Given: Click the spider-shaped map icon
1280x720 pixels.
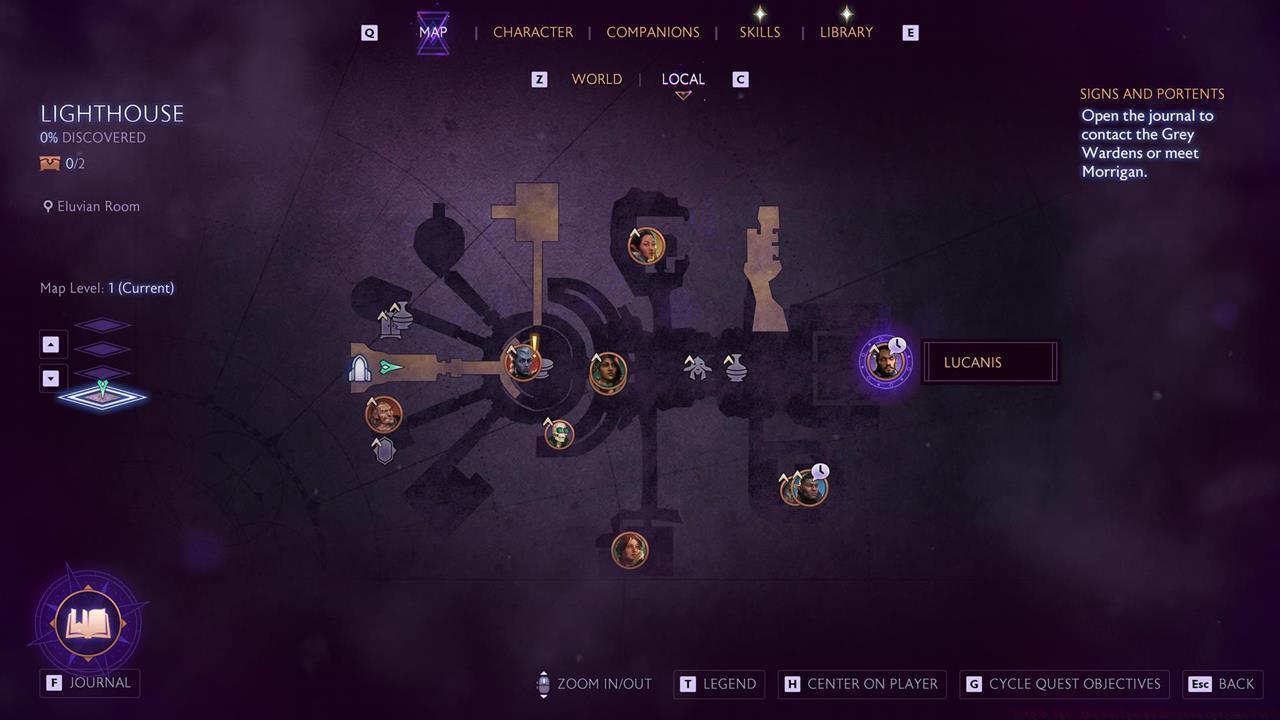Looking at the screenshot, I should coord(696,366).
